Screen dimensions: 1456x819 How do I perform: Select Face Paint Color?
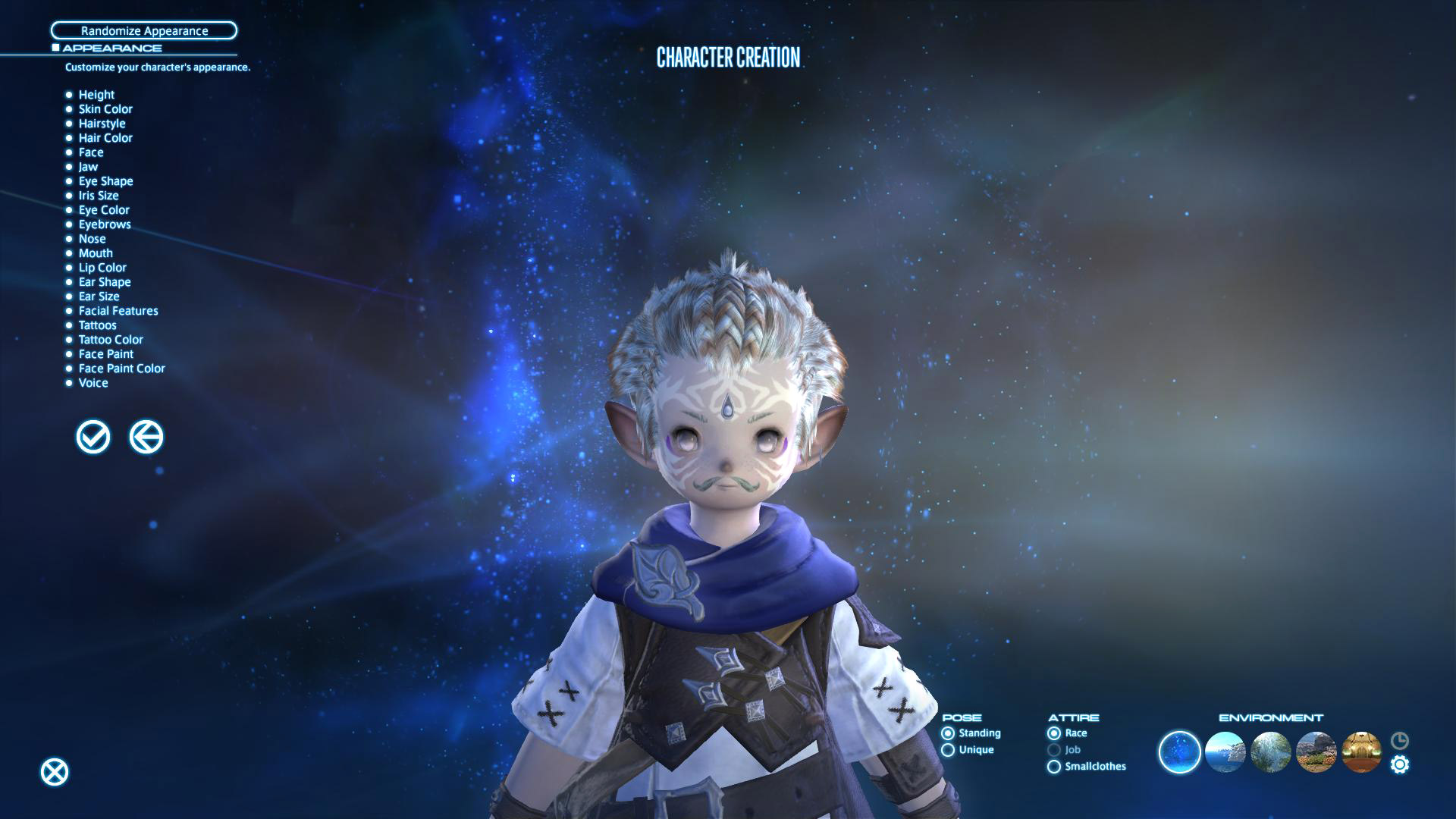click(121, 369)
